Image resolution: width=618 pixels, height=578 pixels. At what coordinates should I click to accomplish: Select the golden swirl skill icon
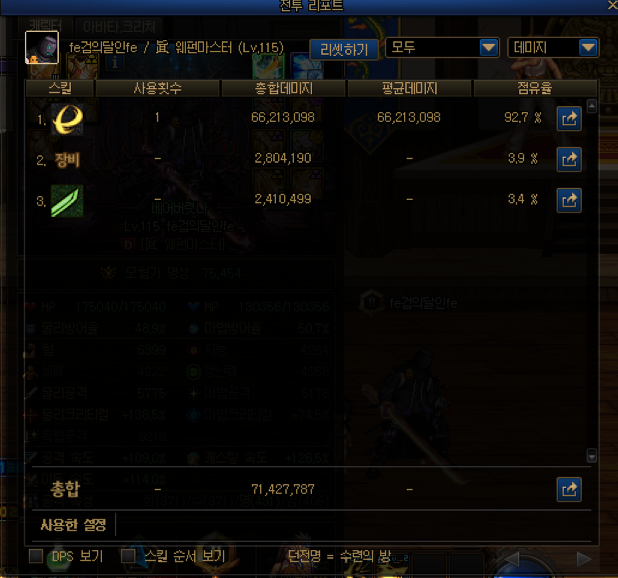67,118
